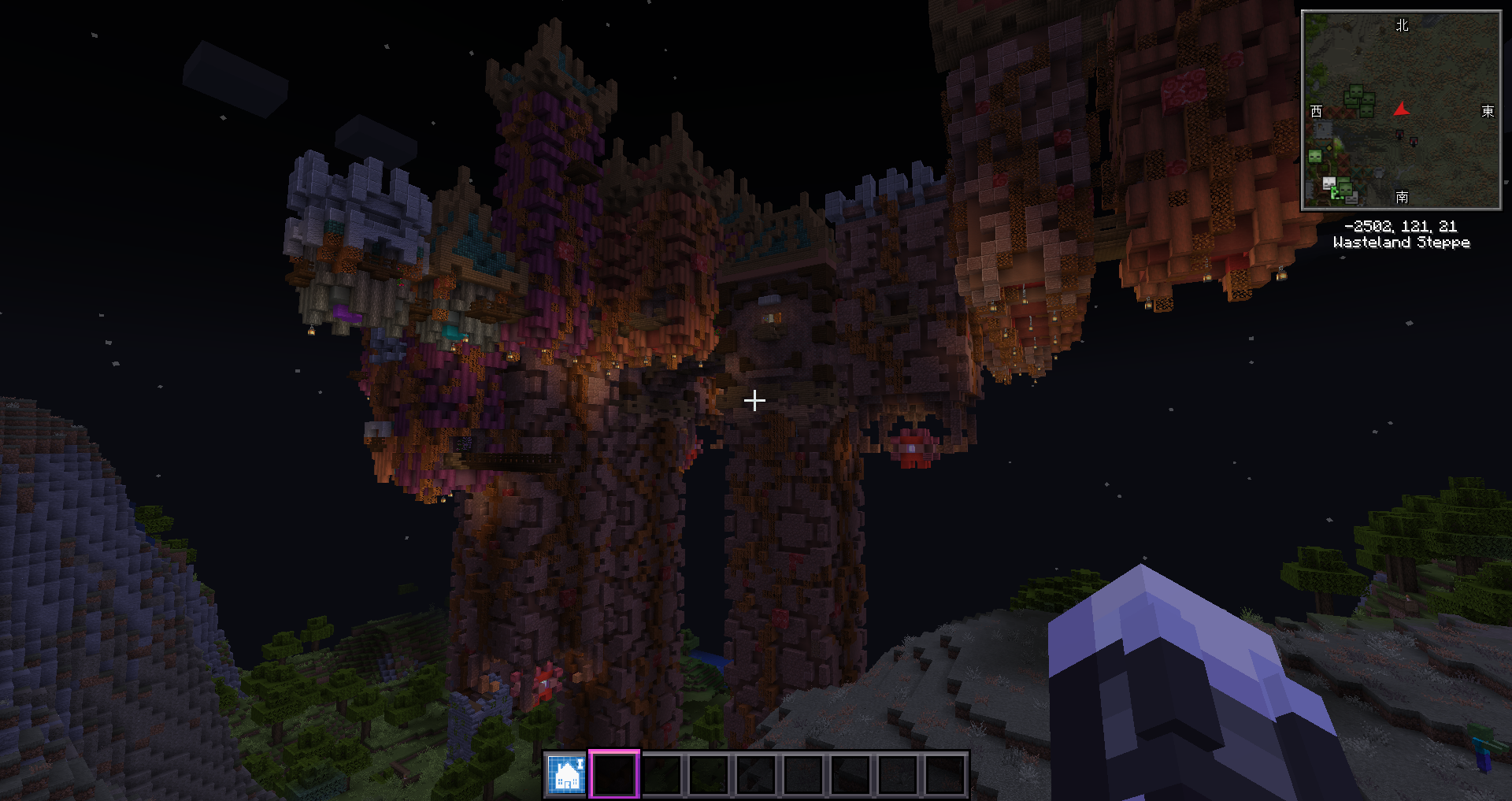Click the 東 east marker on minimap

(x=1488, y=111)
